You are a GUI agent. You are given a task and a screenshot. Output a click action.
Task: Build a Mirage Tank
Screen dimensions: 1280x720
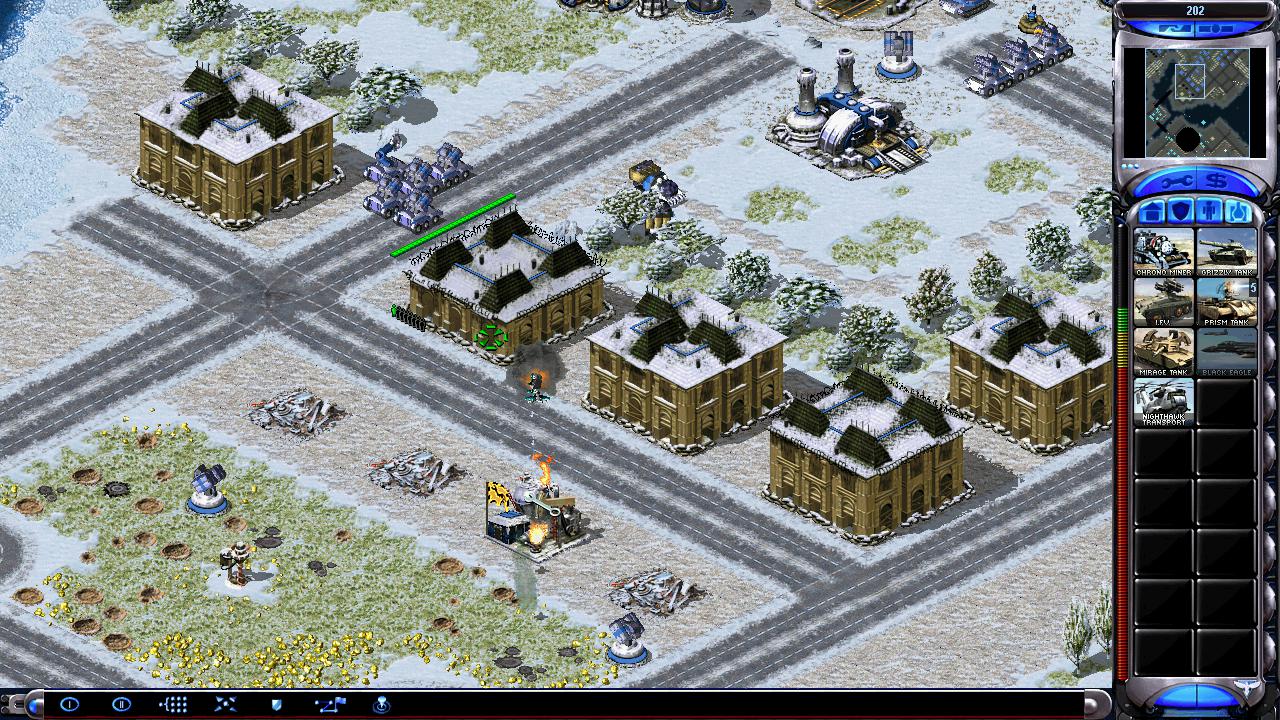pos(1163,352)
